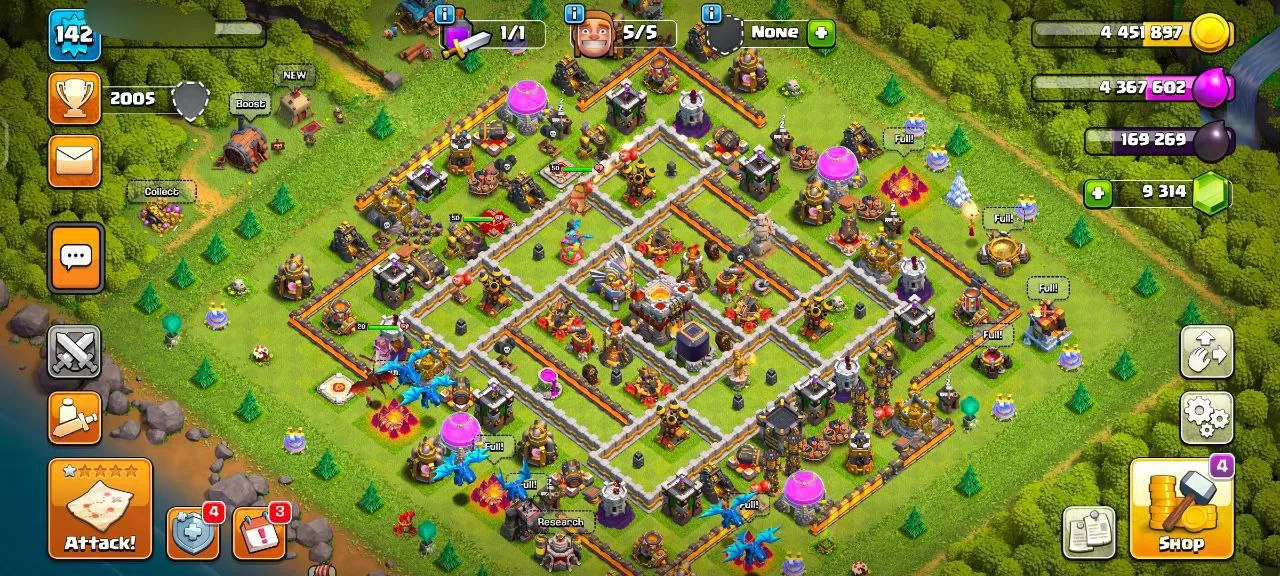
Task: Open the Shop menu
Action: (x=1181, y=508)
